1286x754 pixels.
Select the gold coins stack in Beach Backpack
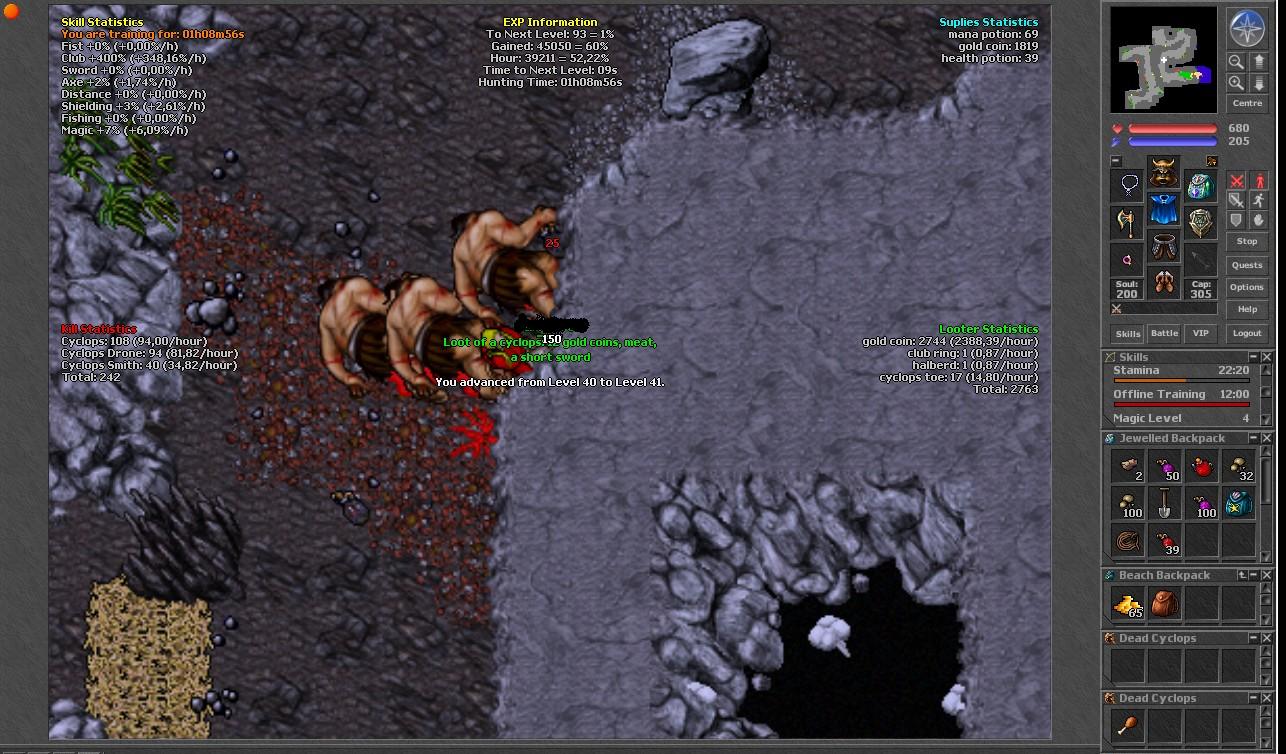tap(1129, 604)
